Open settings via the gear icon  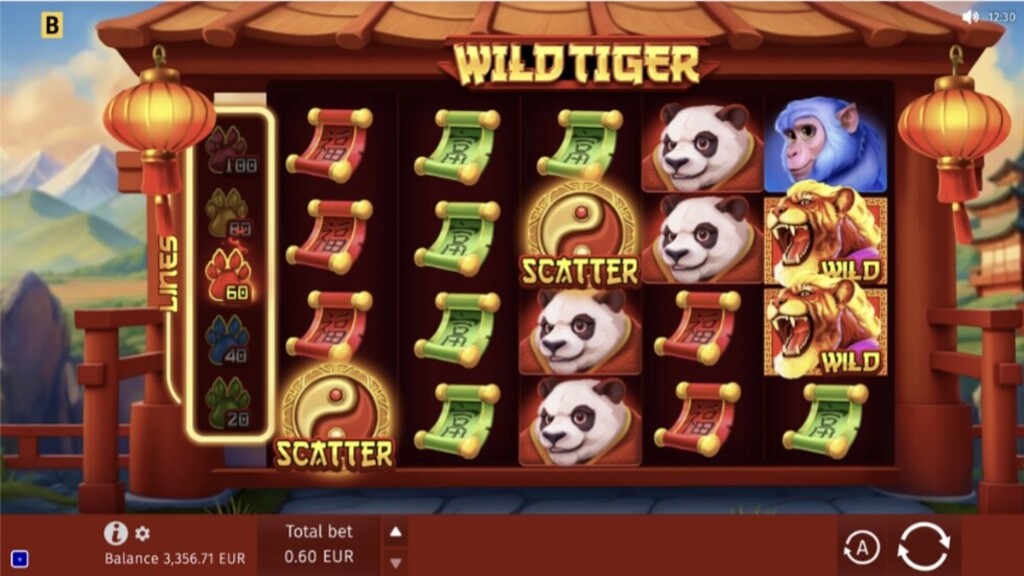143,533
